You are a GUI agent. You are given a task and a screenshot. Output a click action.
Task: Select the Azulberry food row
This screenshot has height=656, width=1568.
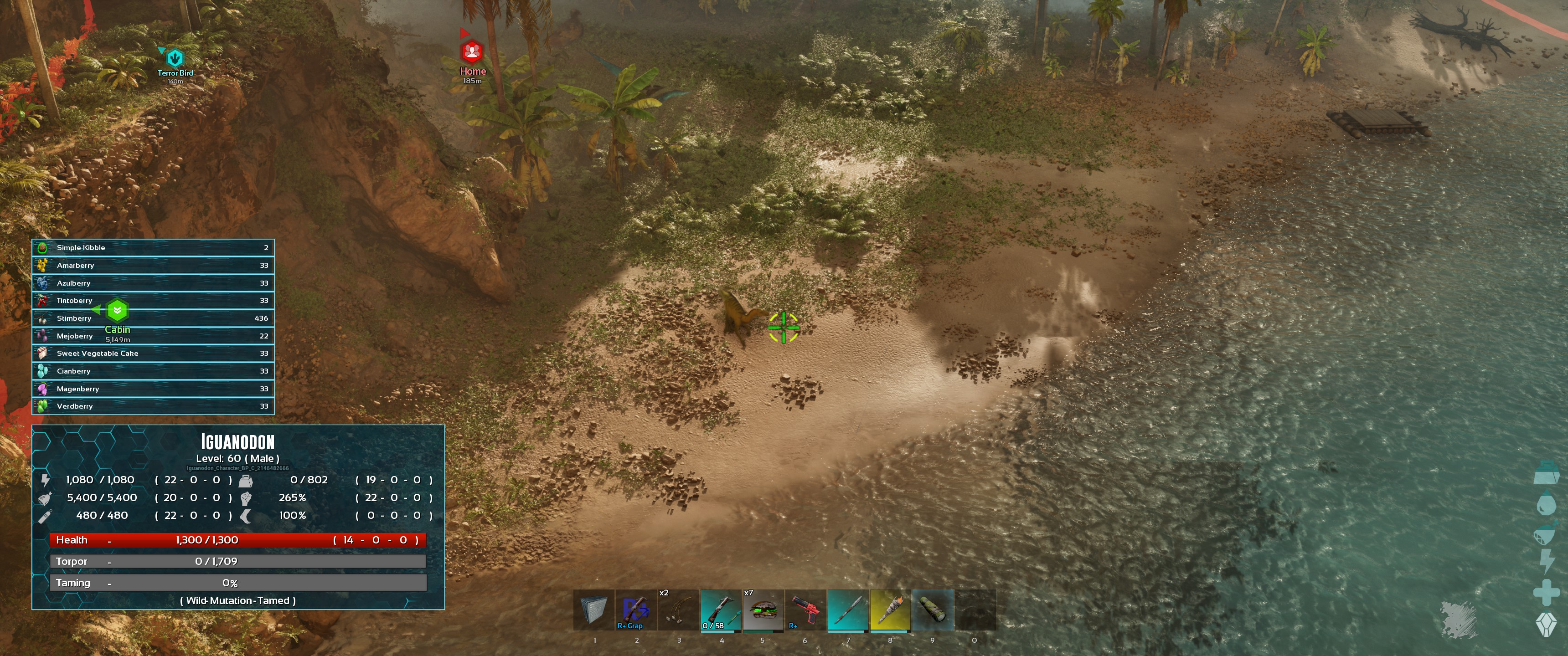coord(153,283)
